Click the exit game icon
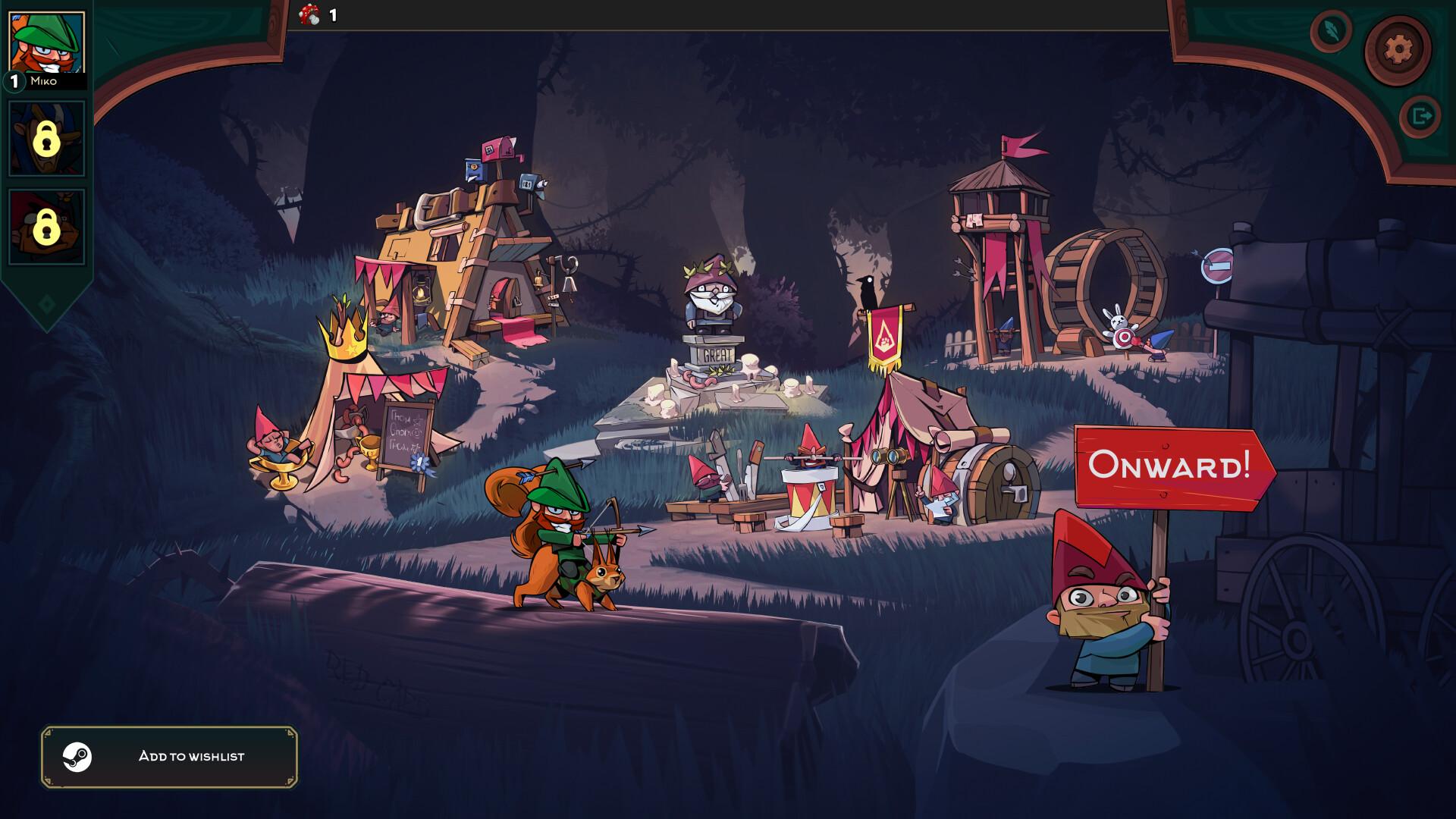Image resolution: width=1456 pixels, height=819 pixels. 1420,115
